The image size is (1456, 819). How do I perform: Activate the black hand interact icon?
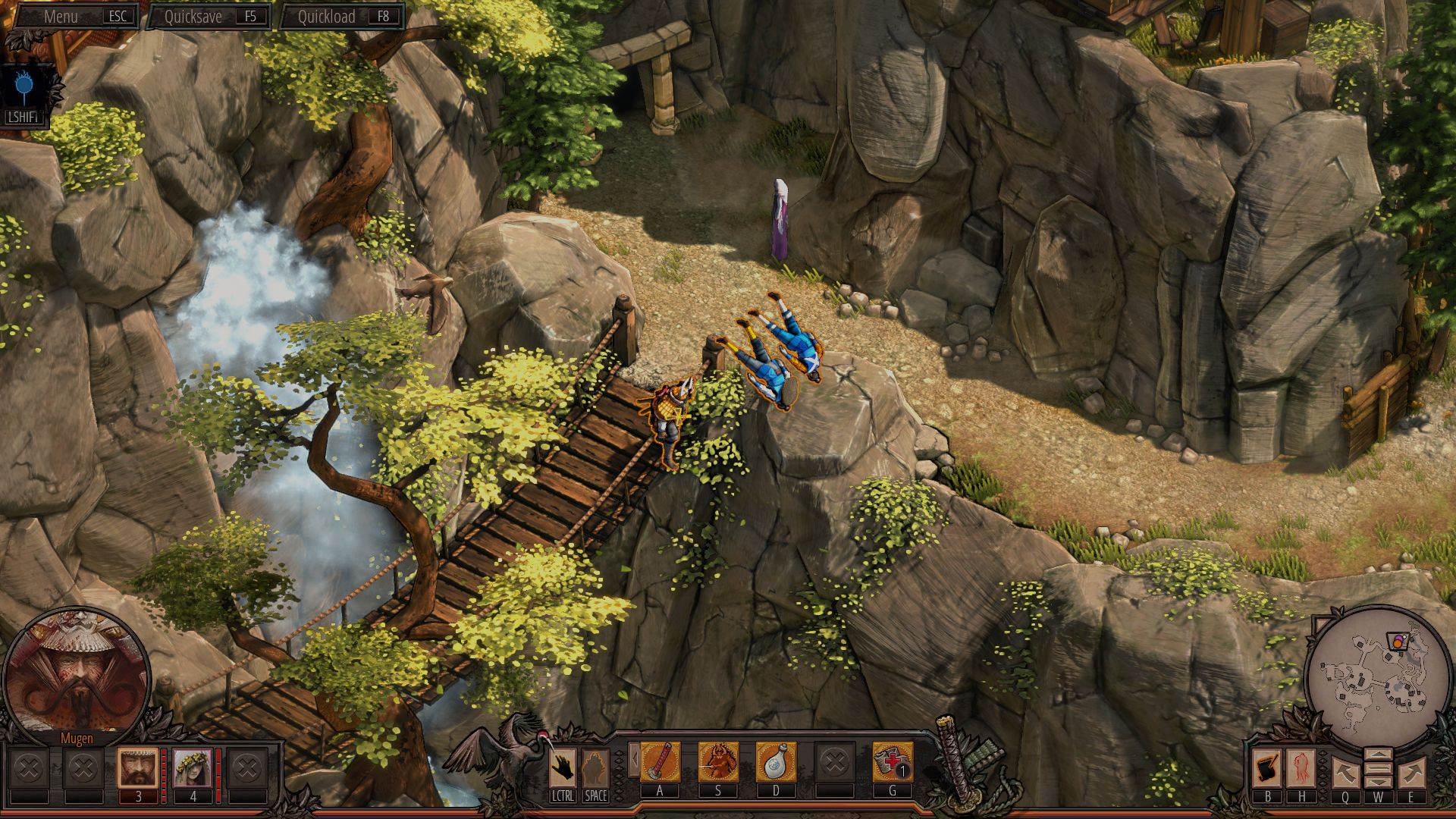point(562,766)
